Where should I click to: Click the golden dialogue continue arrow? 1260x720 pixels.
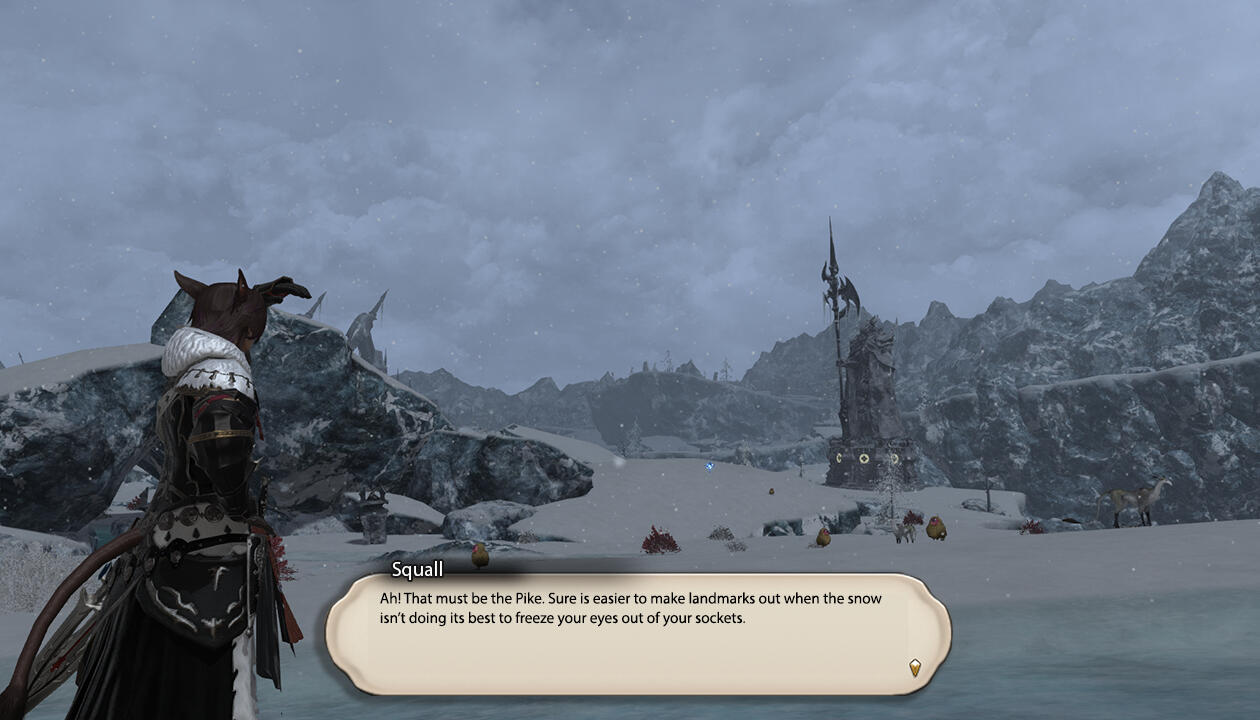point(914,667)
